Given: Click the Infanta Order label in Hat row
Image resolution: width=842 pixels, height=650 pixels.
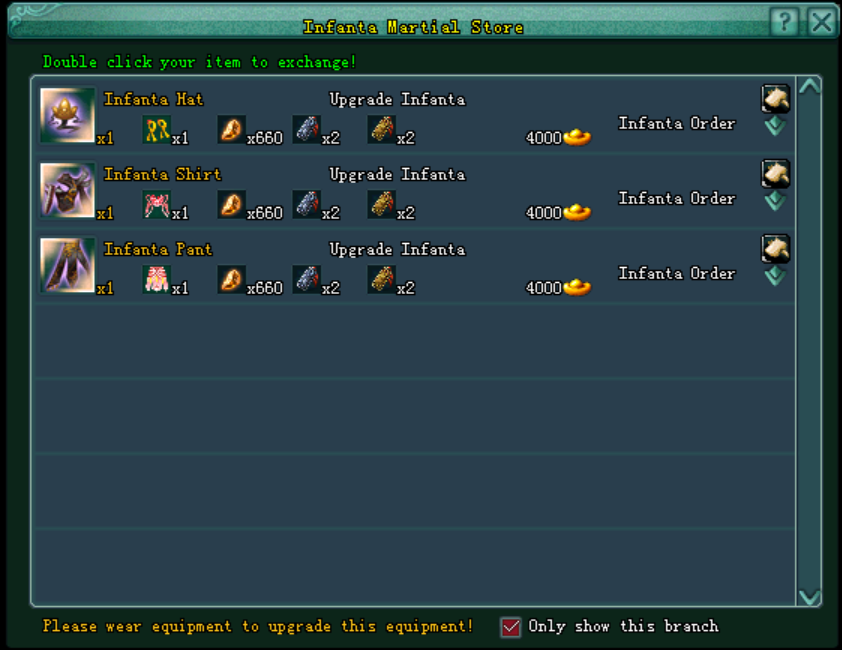Looking at the screenshot, I should (676, 124).
